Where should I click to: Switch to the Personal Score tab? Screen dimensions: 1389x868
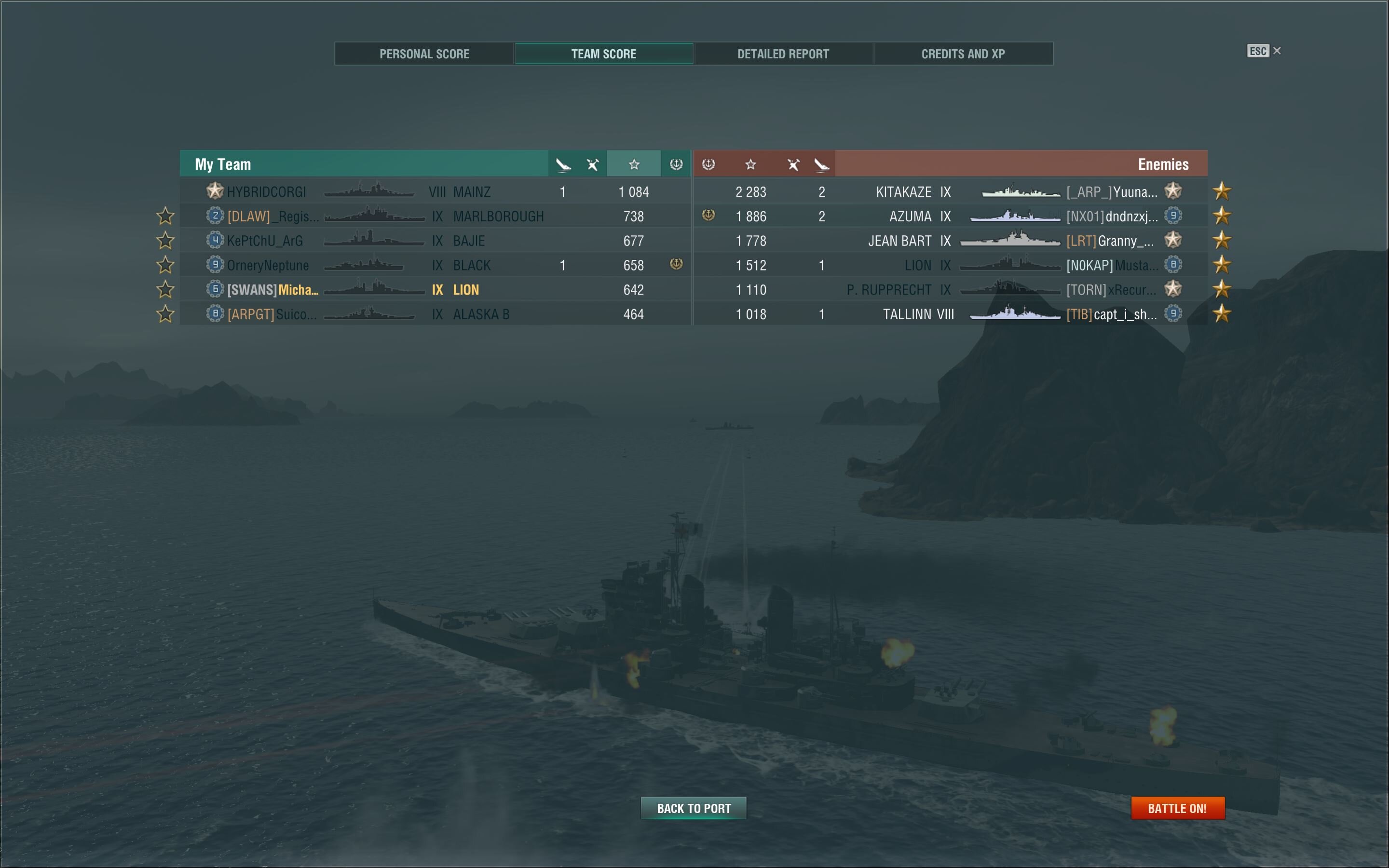pos(424,54)
